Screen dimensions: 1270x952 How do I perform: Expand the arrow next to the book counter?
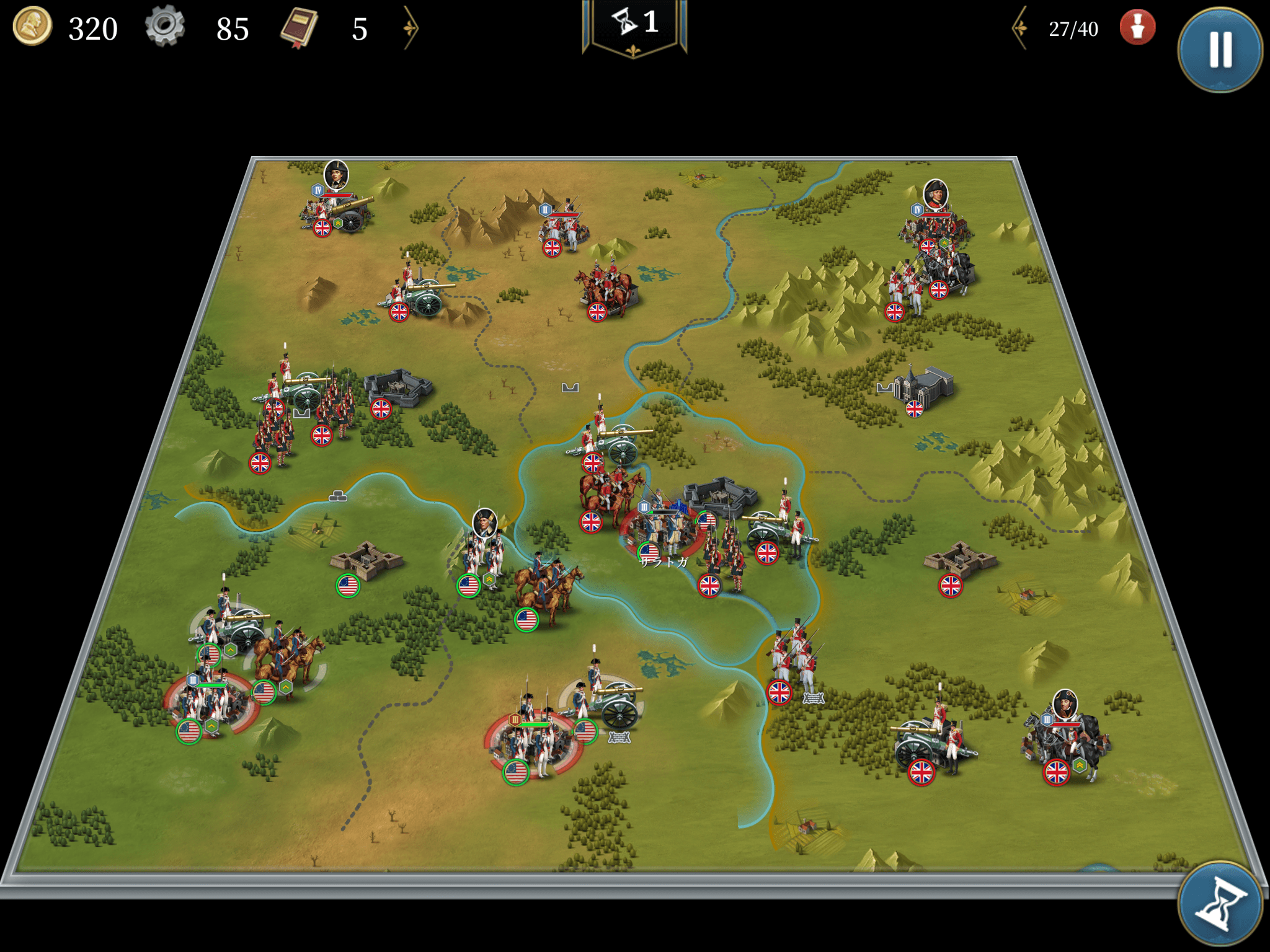coord(411,28)
